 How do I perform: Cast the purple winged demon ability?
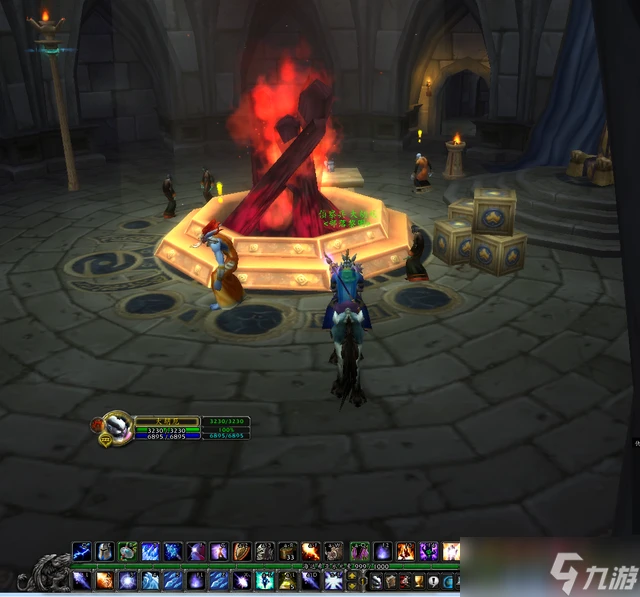(x=429, y=551)
